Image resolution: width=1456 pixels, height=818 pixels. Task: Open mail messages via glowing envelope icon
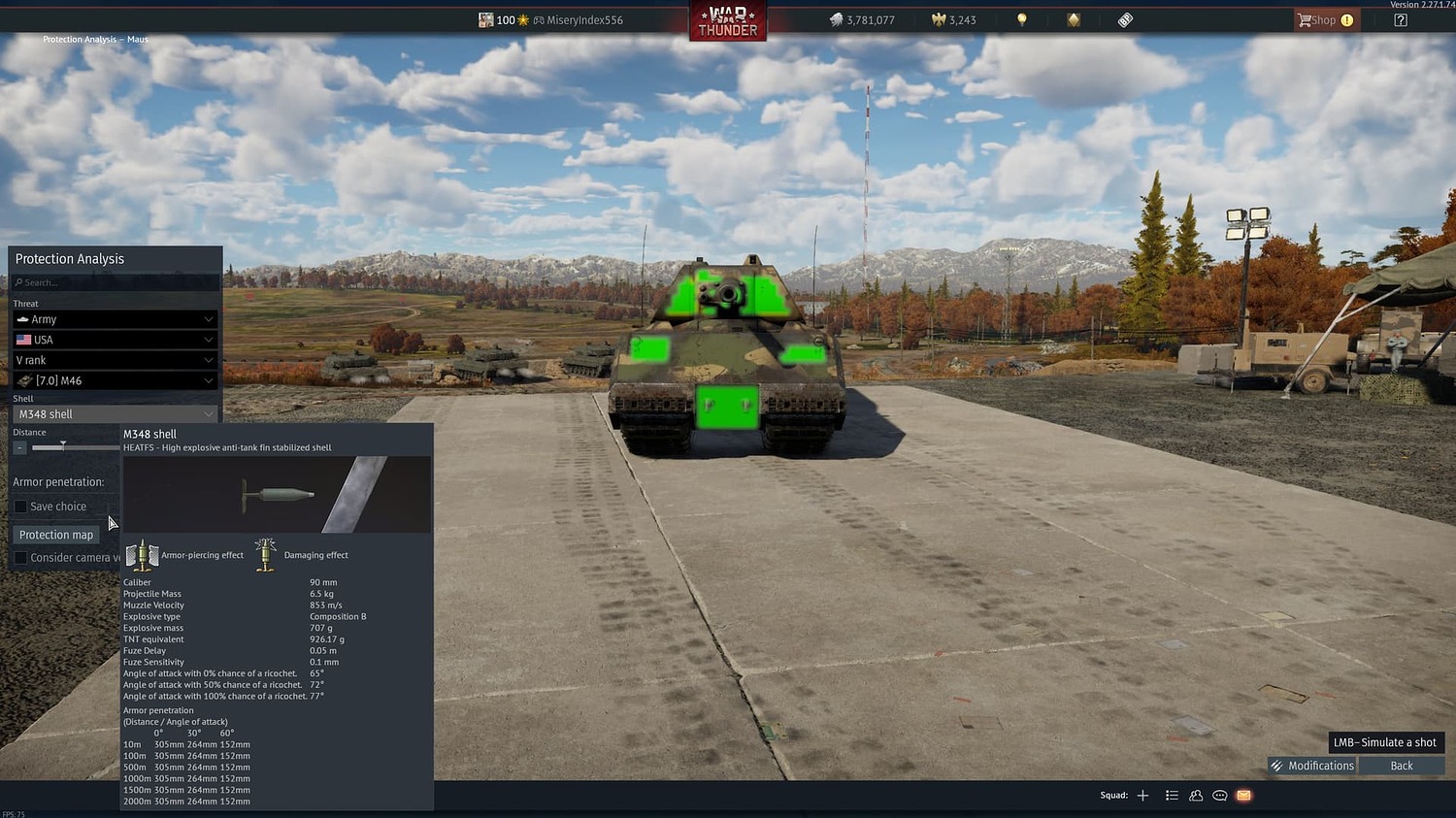[x=1243, y=795]
